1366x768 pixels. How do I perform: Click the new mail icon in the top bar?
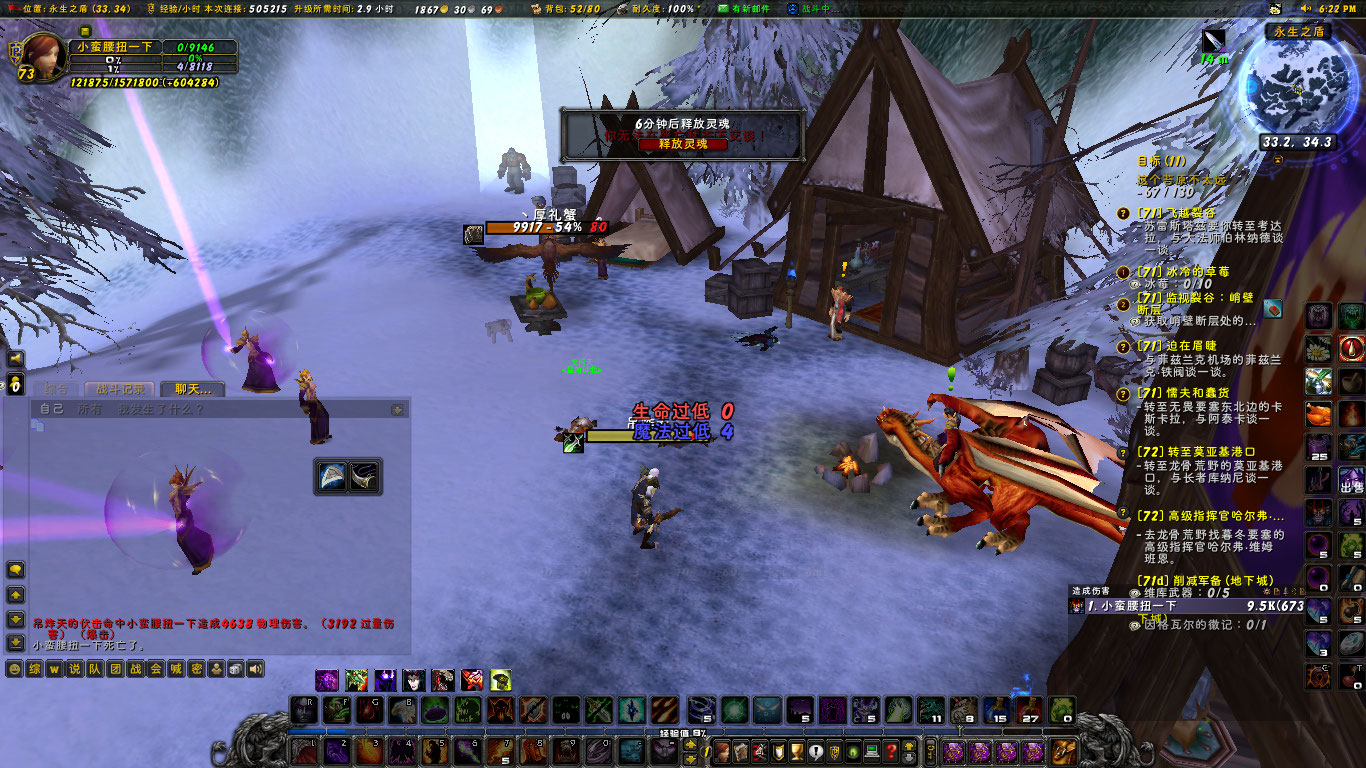722,8
